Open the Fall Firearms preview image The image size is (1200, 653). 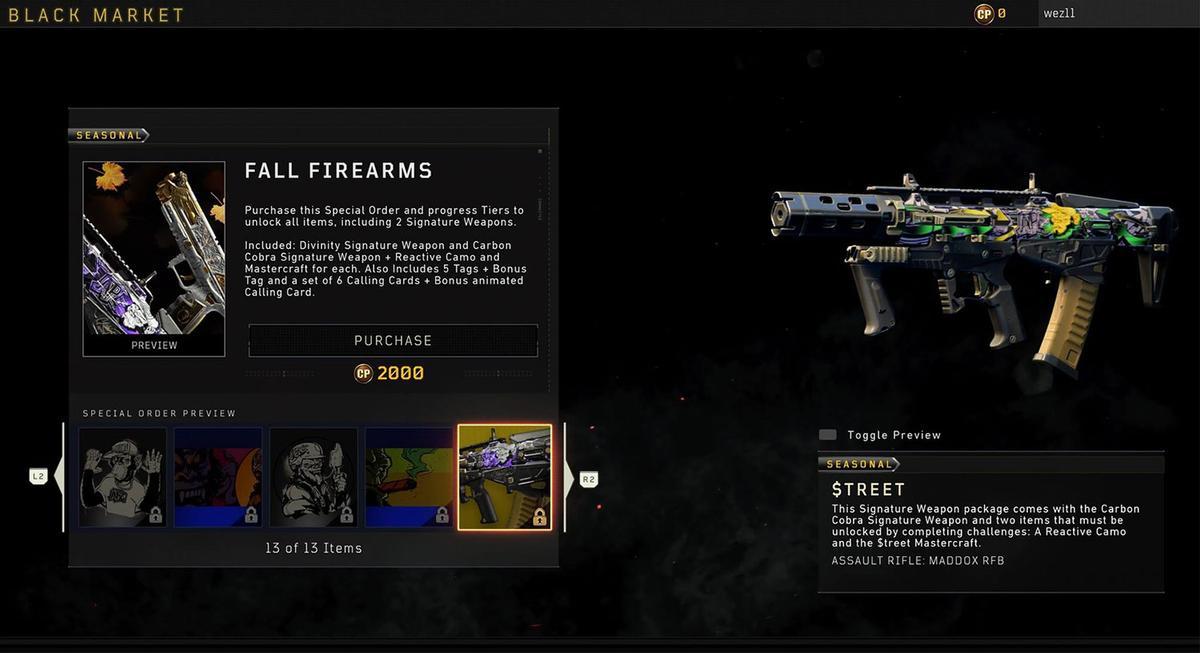coord(154,258)
